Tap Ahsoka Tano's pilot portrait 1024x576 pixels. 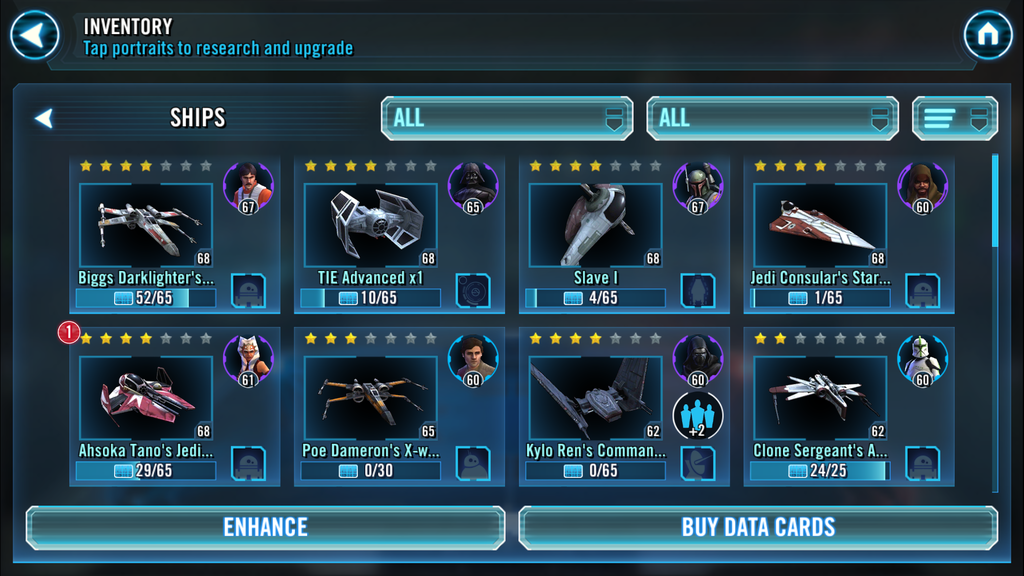[248, 358]
